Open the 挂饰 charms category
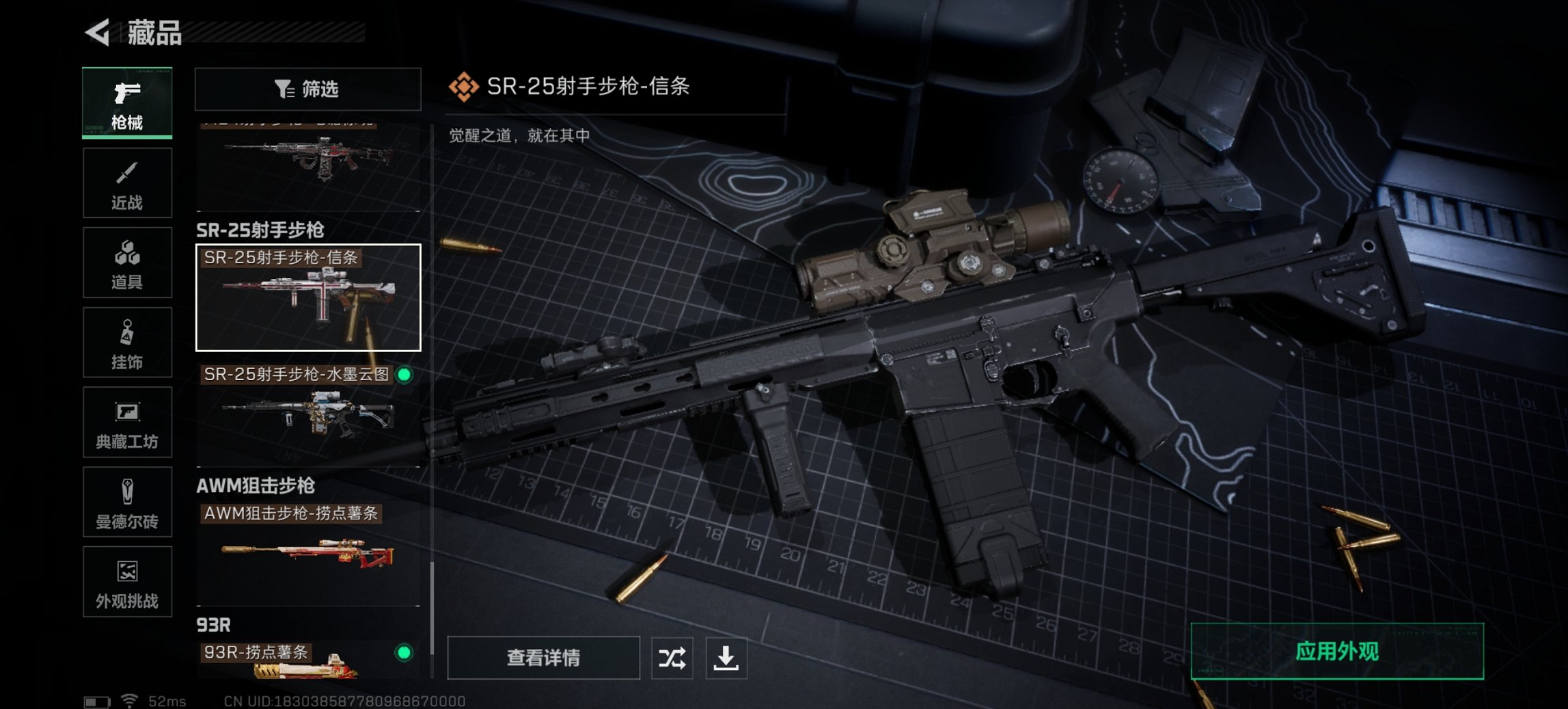 [127, 343]
